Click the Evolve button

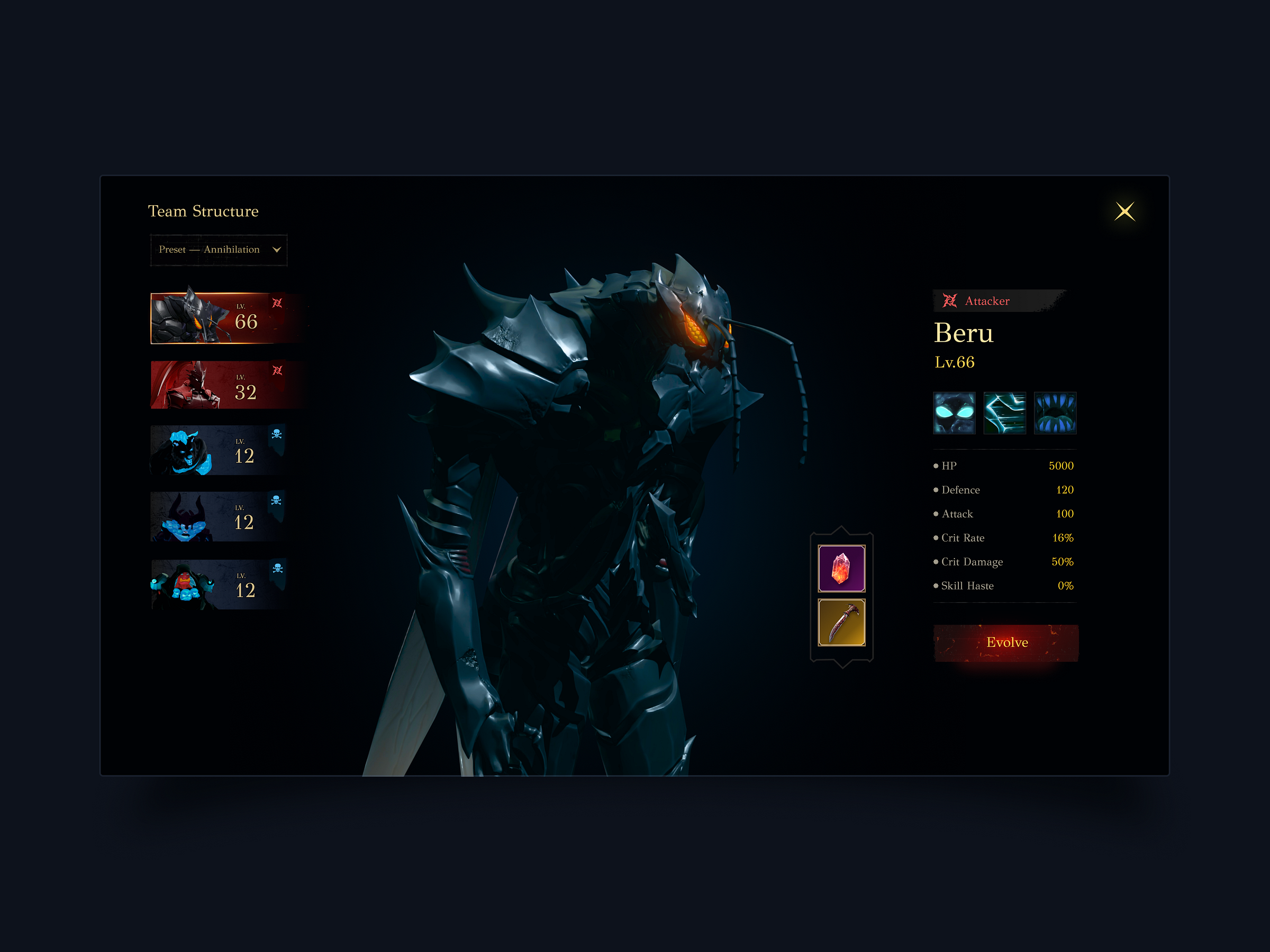point(1006,643)
